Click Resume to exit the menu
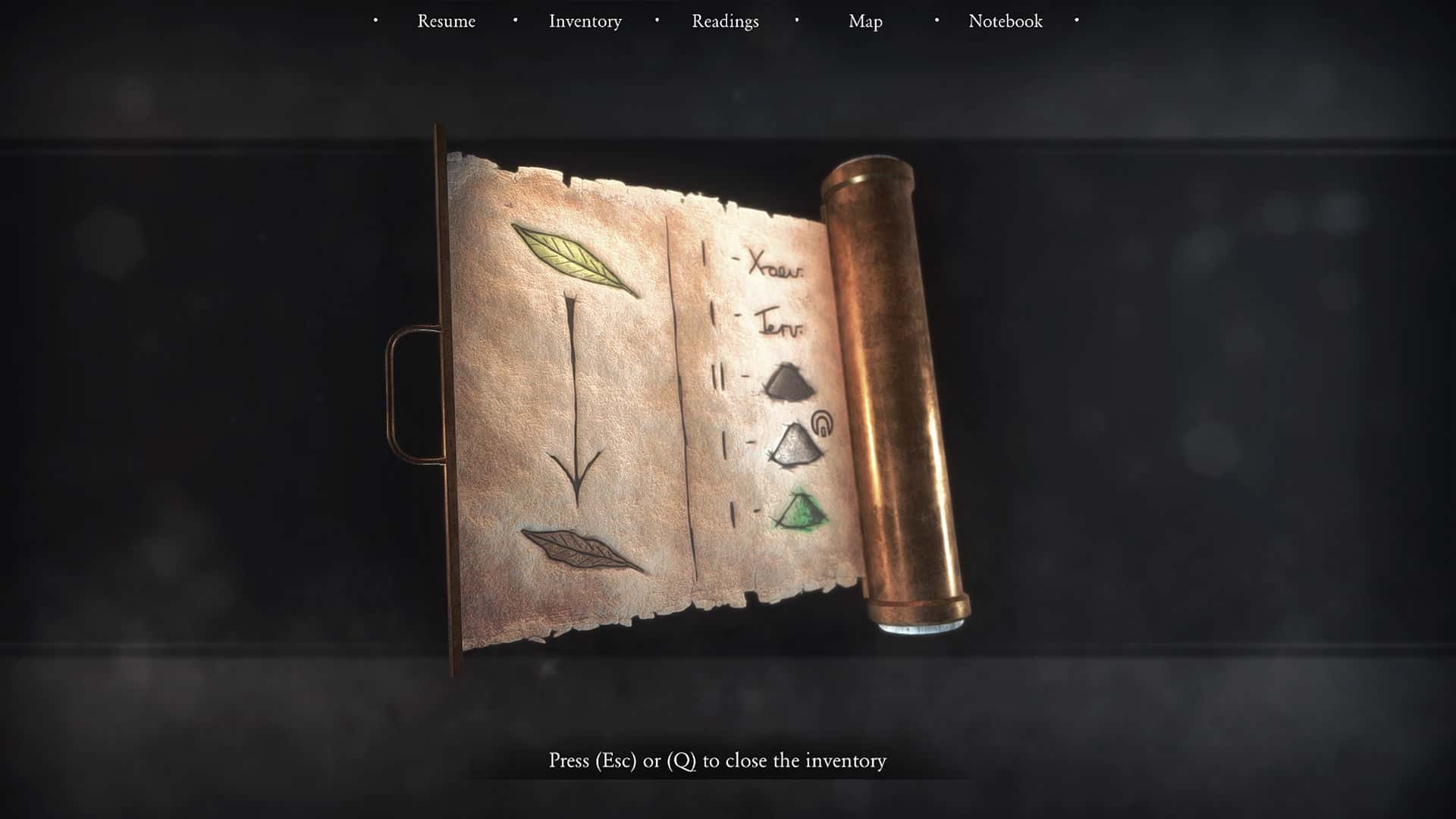 click(445, 21)
